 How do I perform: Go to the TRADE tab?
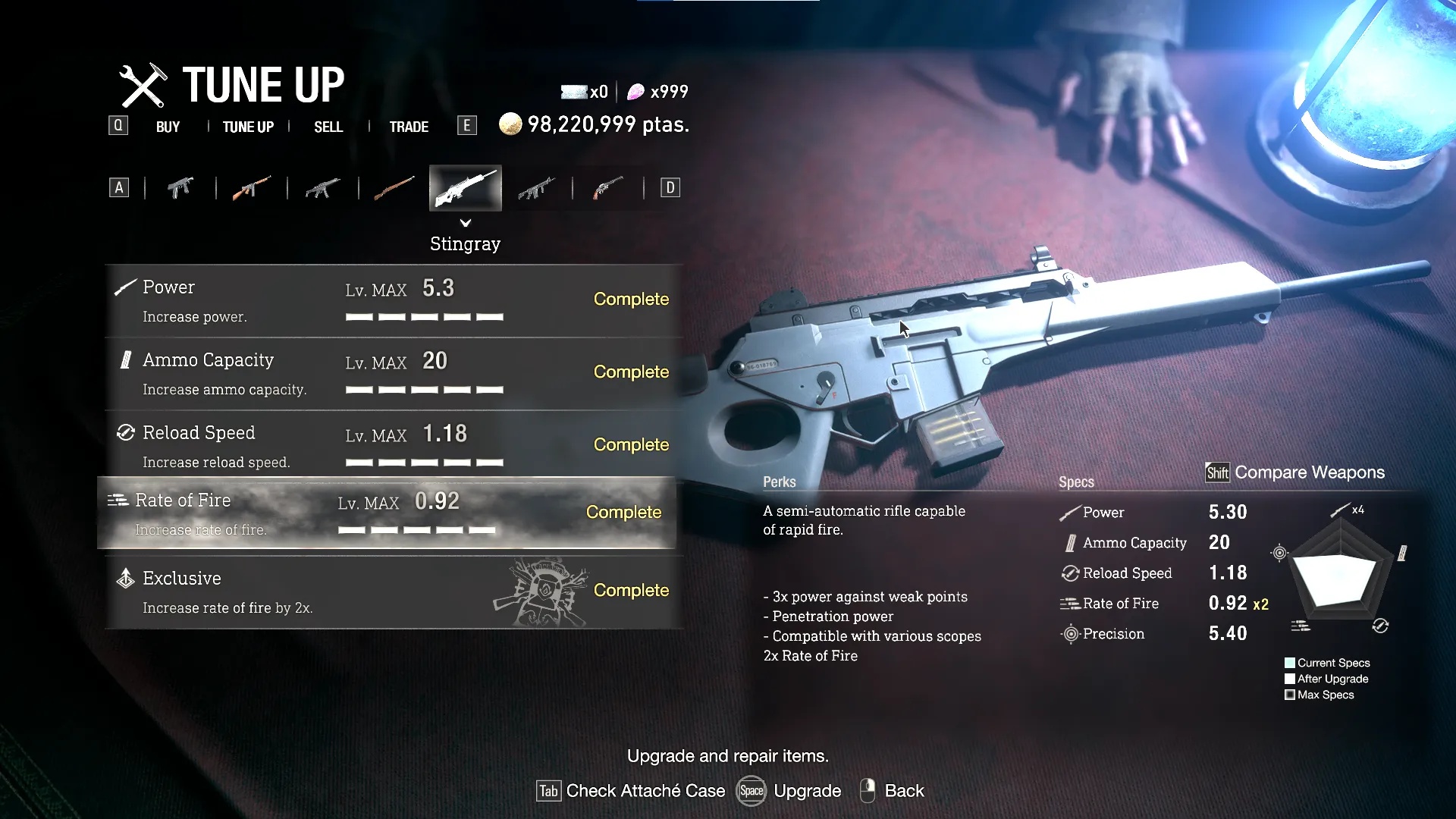[409, 127]
